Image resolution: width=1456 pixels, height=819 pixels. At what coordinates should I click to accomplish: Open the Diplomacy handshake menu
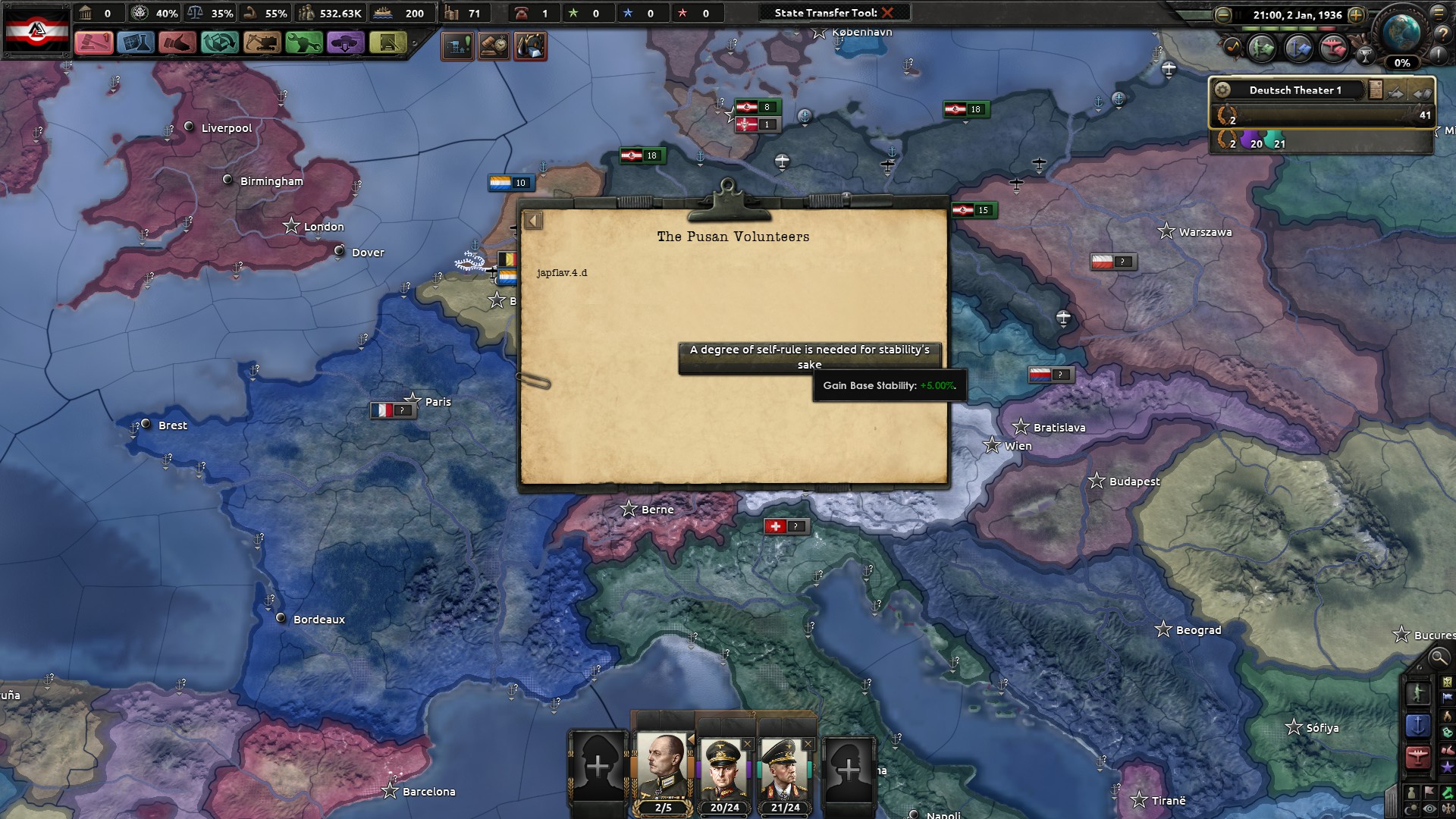[177, 42]
